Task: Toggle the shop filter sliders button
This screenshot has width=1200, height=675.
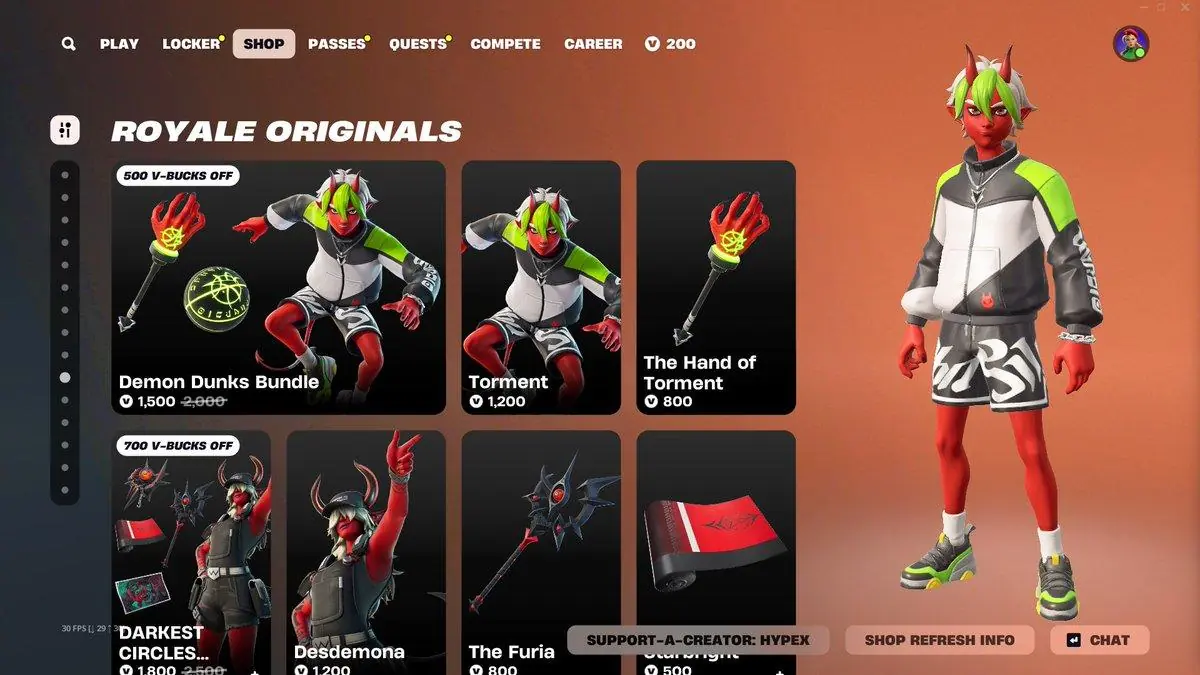Action: click(65, 129)
